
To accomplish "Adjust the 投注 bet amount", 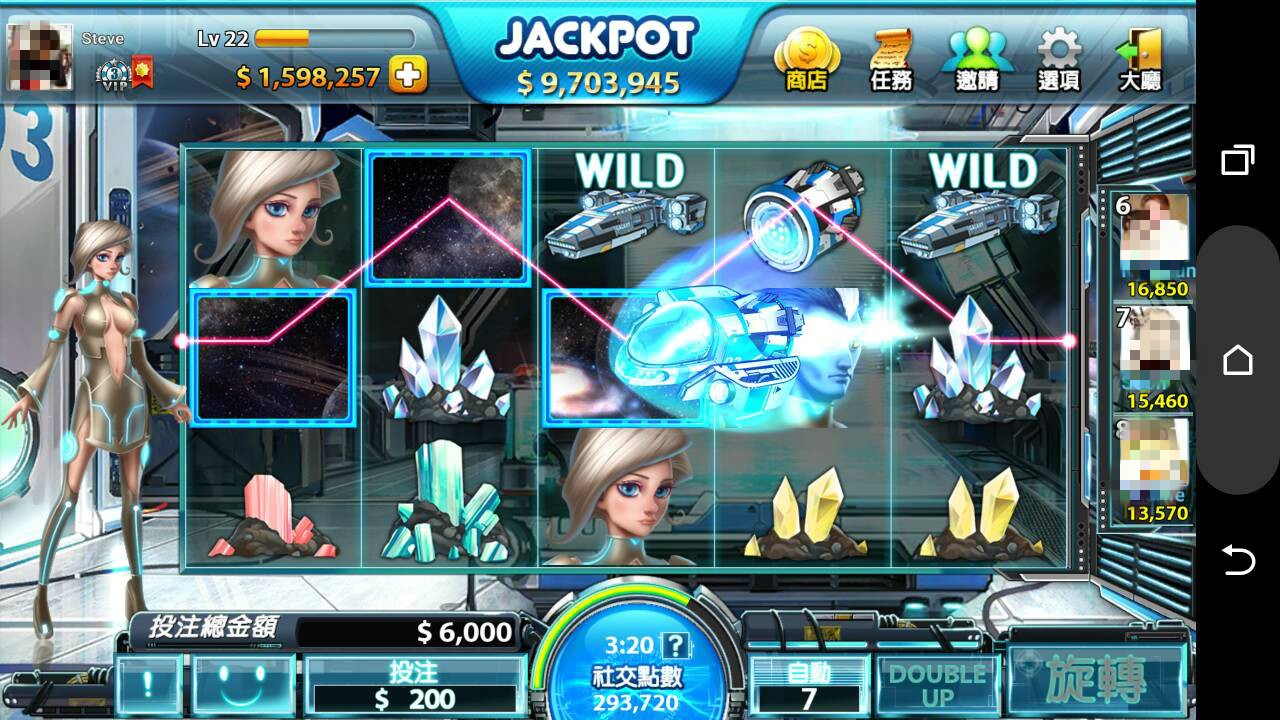I will 415,686.
